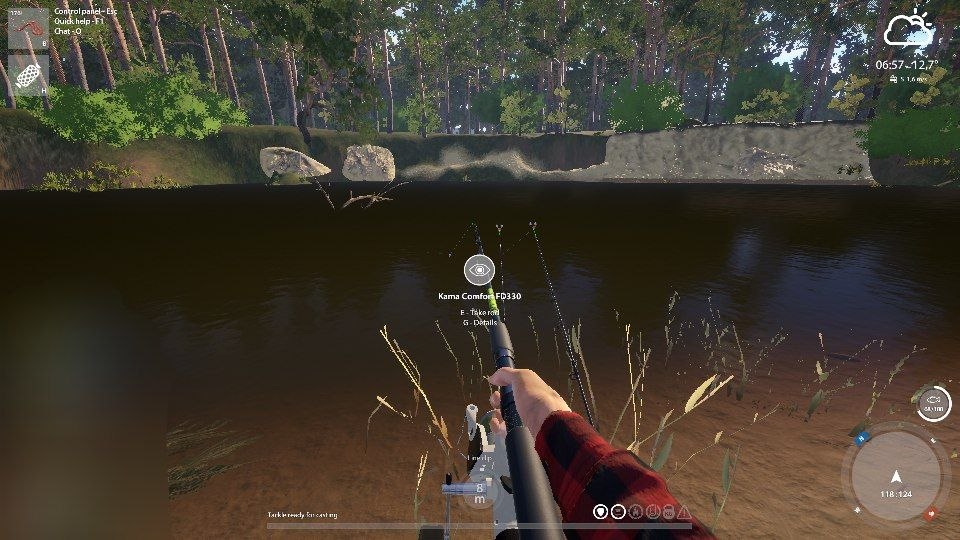Click the eye icon above the Kama Comfort rod

click(479, 270)
